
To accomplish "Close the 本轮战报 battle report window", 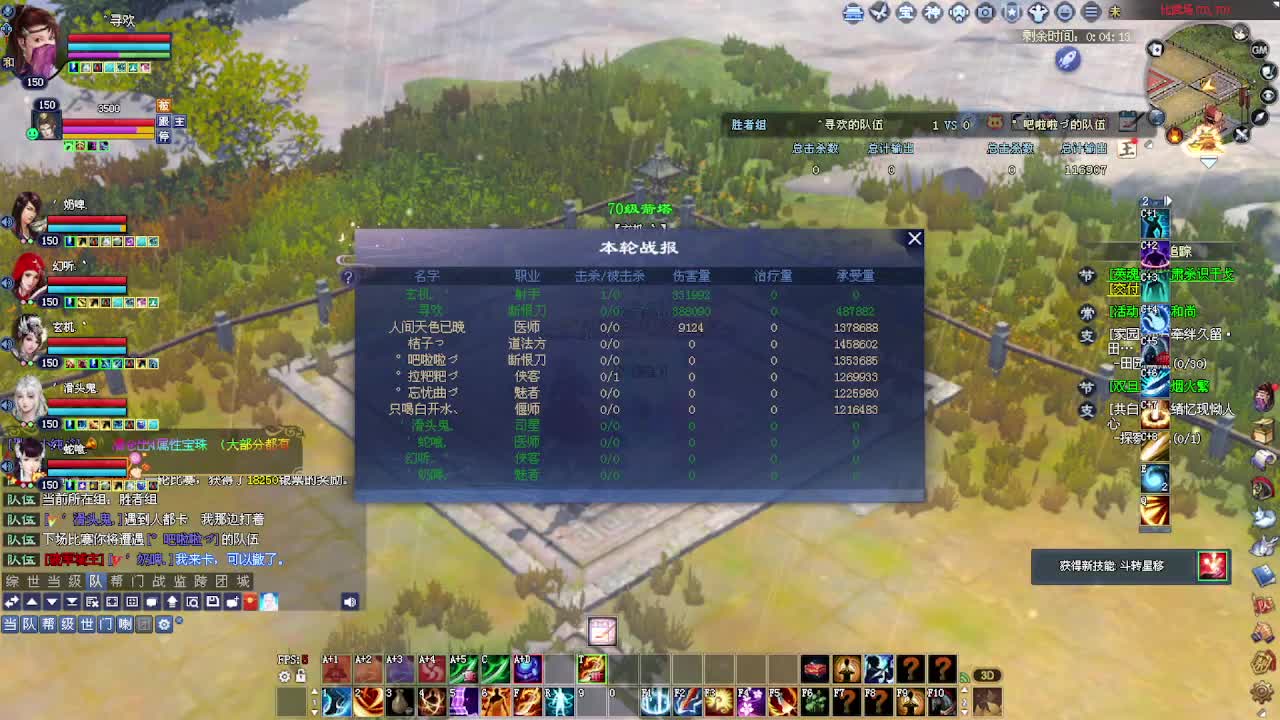I will 914,238.
